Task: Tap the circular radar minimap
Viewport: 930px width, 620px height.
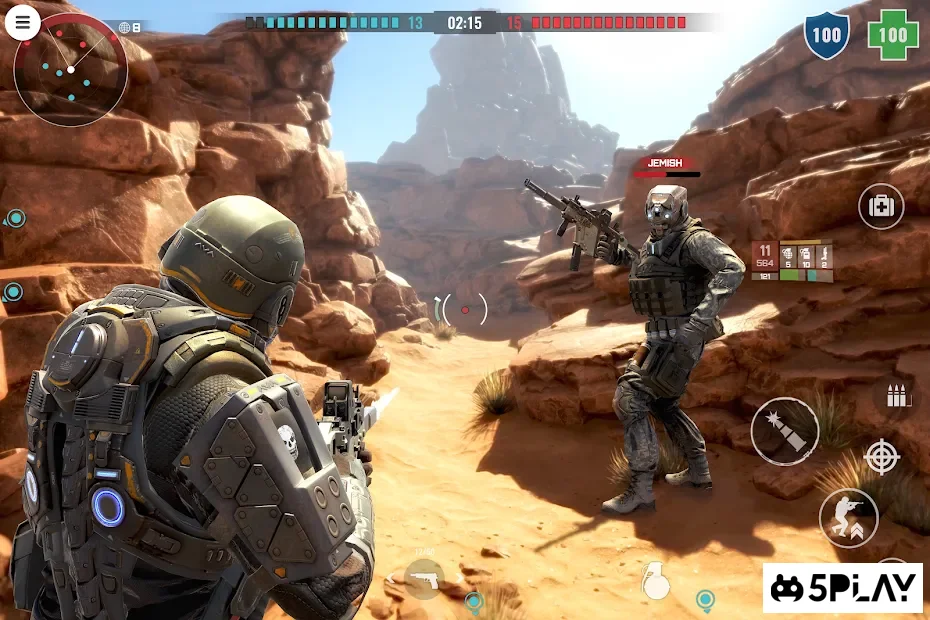Action: coord(71,69)
